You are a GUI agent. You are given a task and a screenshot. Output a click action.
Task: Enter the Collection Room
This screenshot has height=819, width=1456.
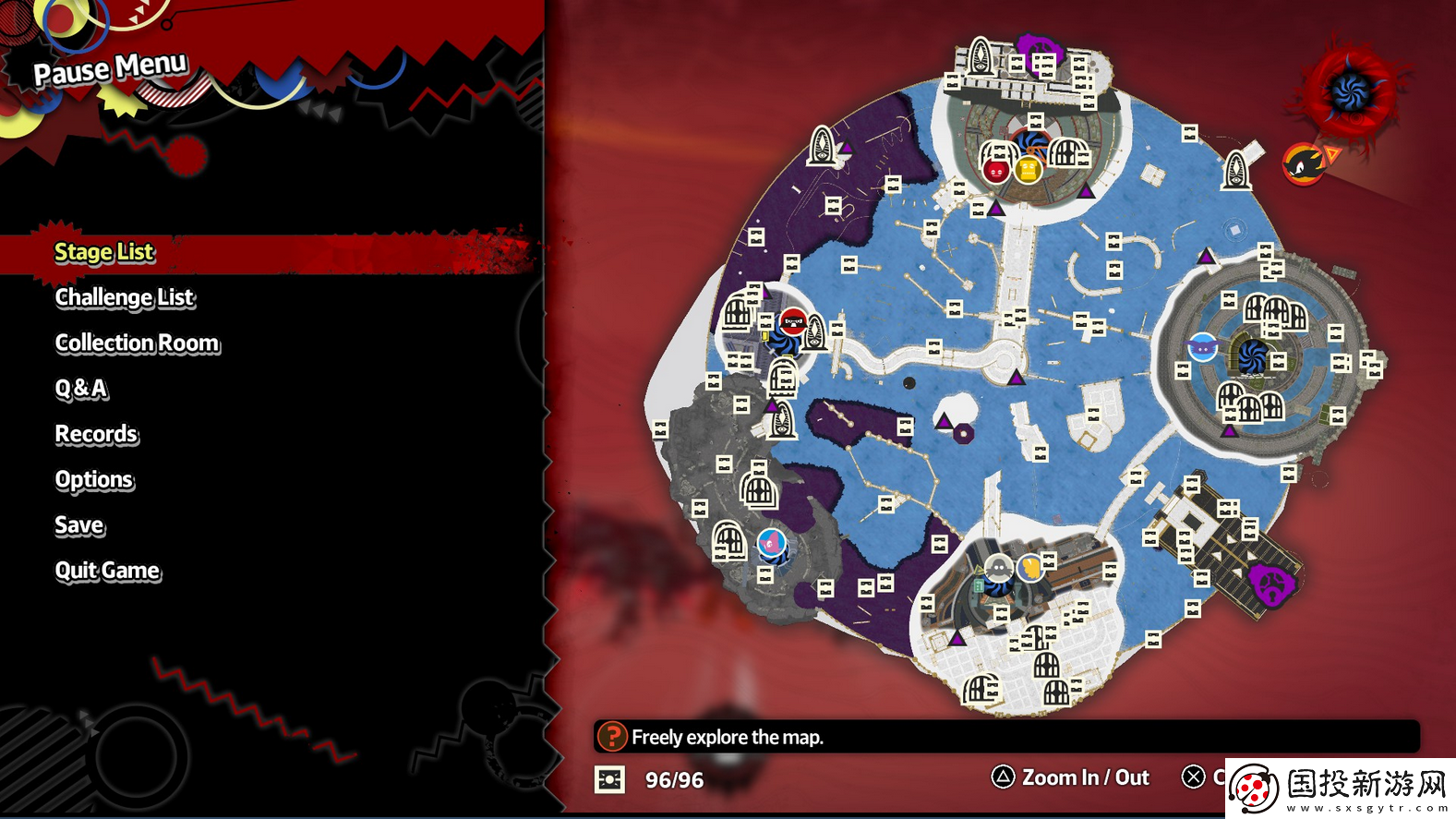pyautogui.click(x=138, y=343)
